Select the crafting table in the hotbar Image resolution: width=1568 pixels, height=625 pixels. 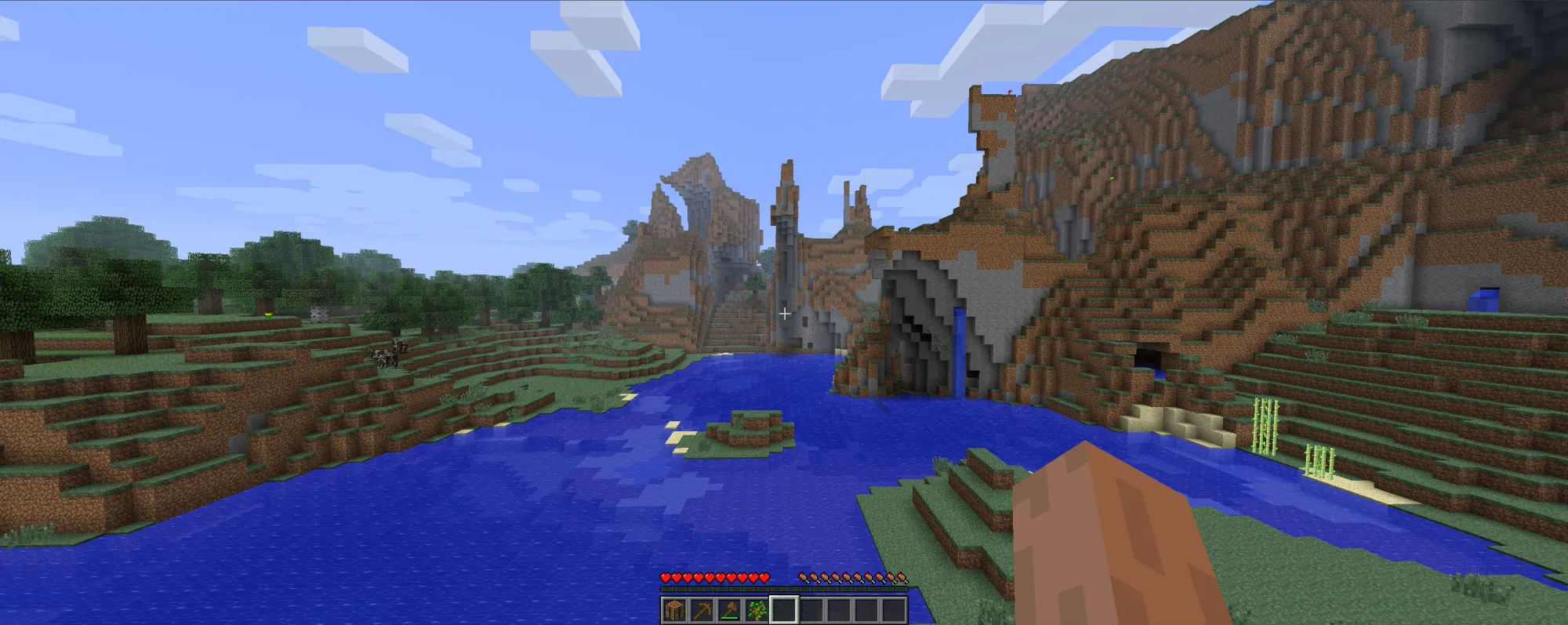(674, 611)
